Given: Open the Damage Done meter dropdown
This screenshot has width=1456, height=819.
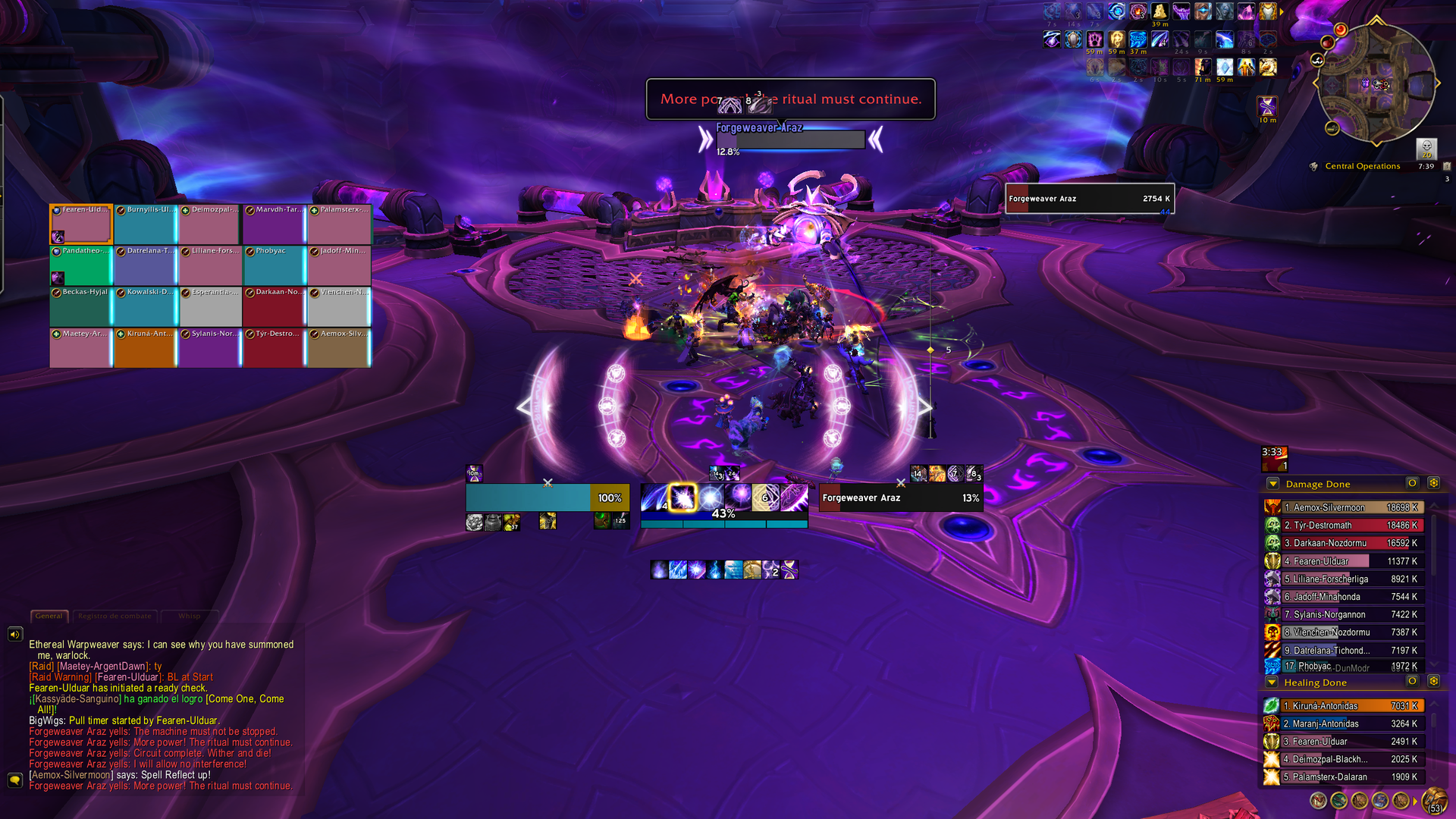Looking at the screenshot, I should tap(1273, 484).
